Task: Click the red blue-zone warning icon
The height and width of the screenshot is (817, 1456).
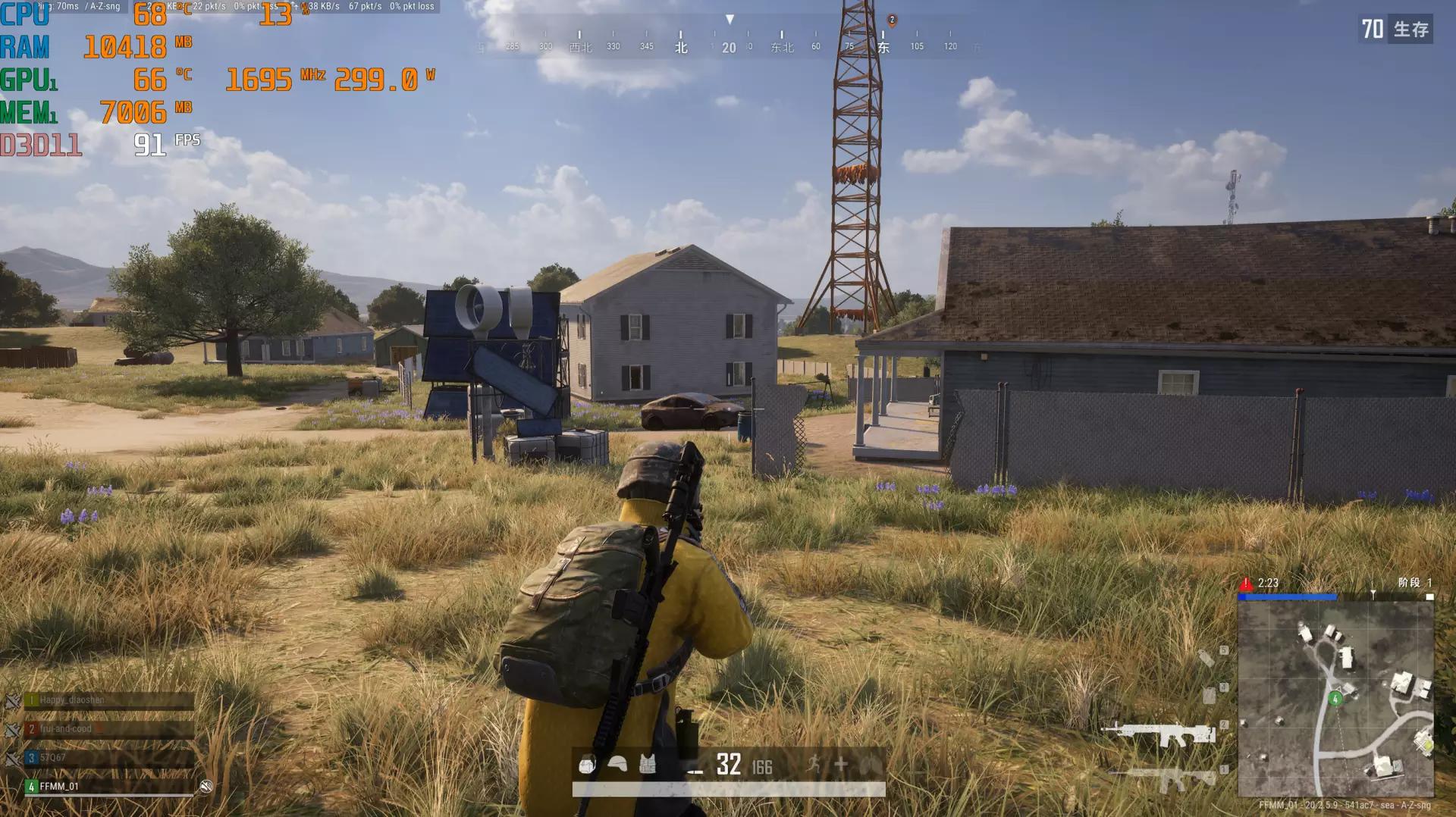Action: [x=1246, y=584]
